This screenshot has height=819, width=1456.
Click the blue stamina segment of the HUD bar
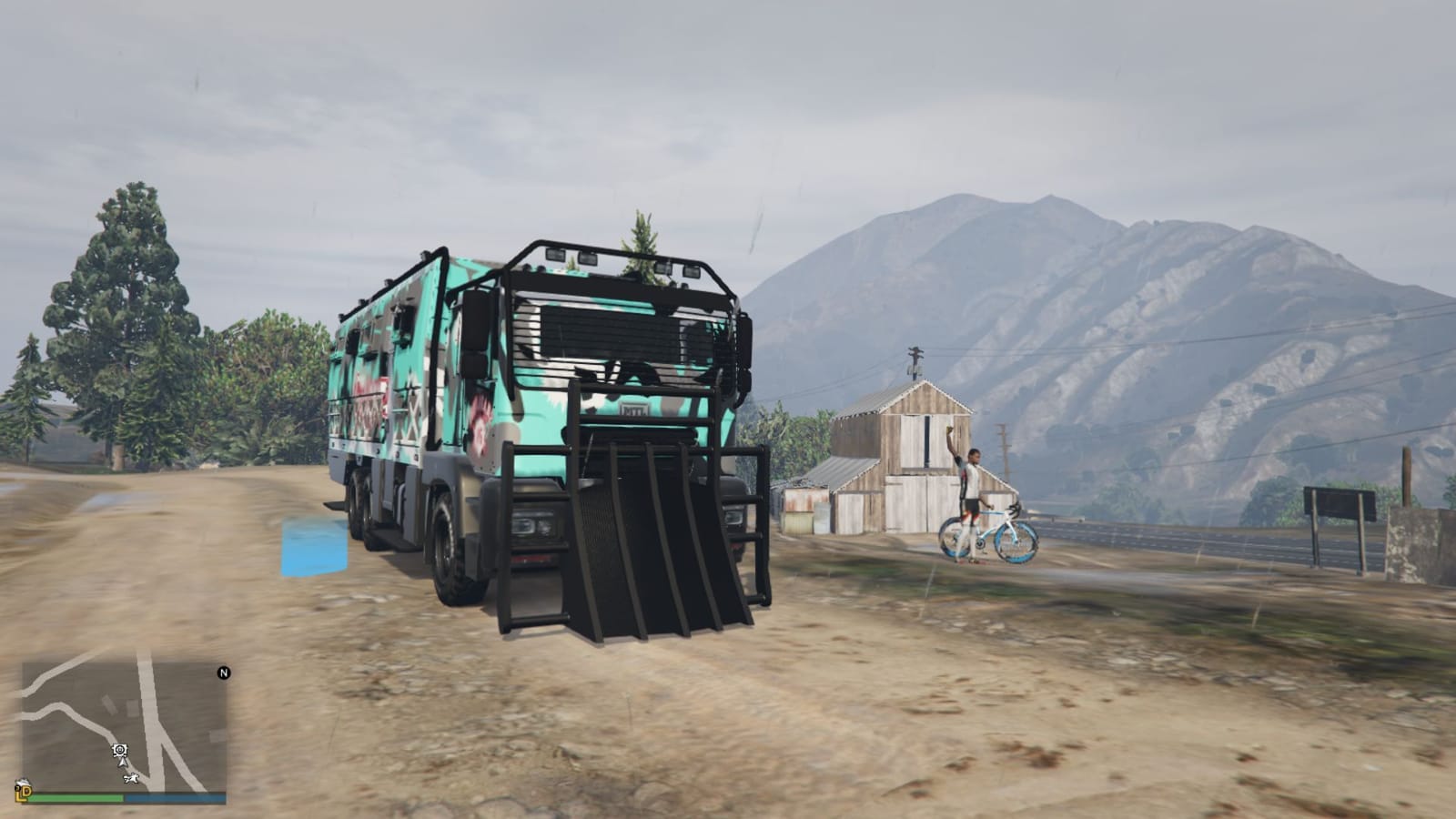point(176,797)
